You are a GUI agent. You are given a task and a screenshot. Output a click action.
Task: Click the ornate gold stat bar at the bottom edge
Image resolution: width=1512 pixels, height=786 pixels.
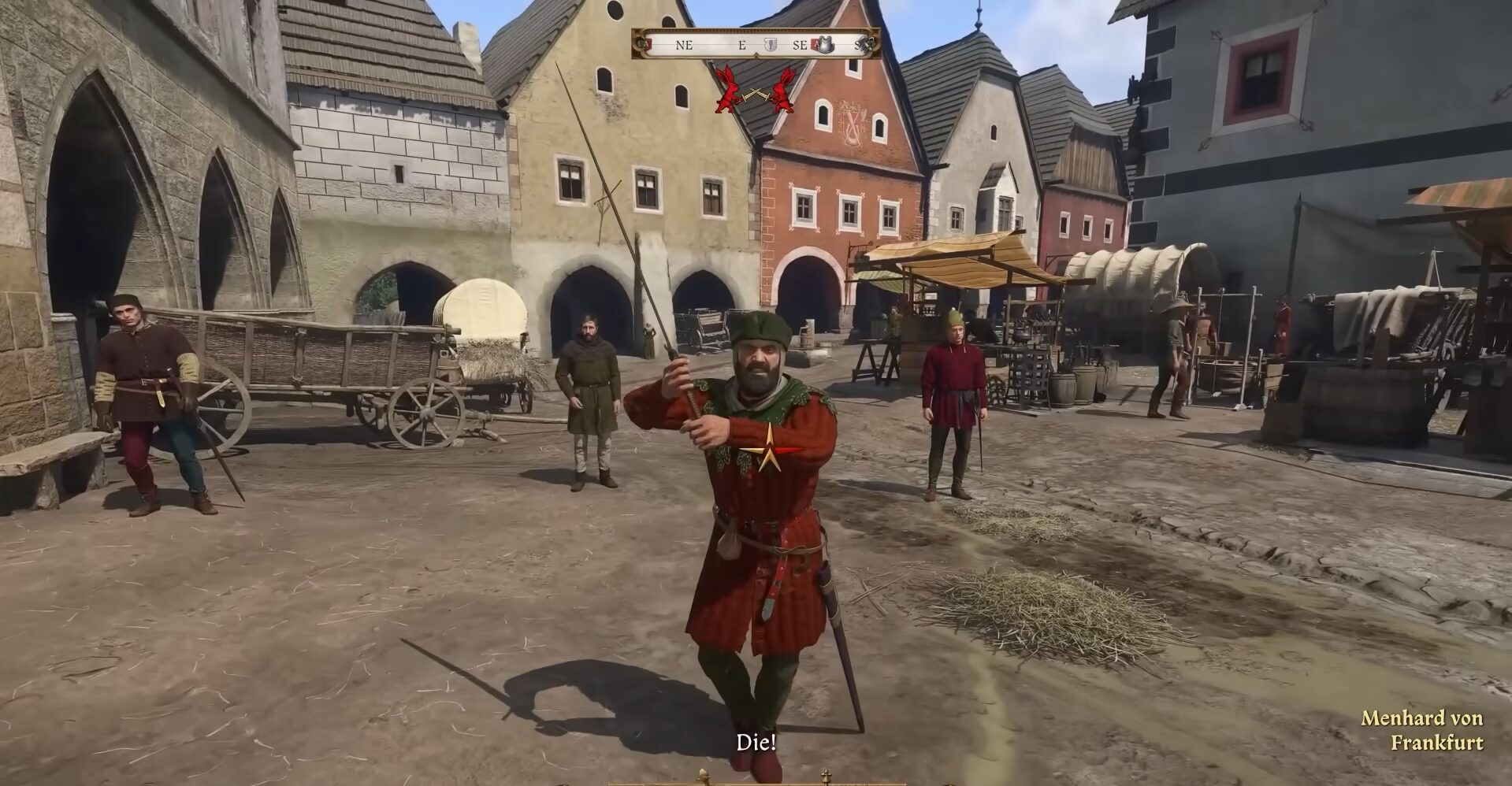pyautogui.click(x=756, y=782)
